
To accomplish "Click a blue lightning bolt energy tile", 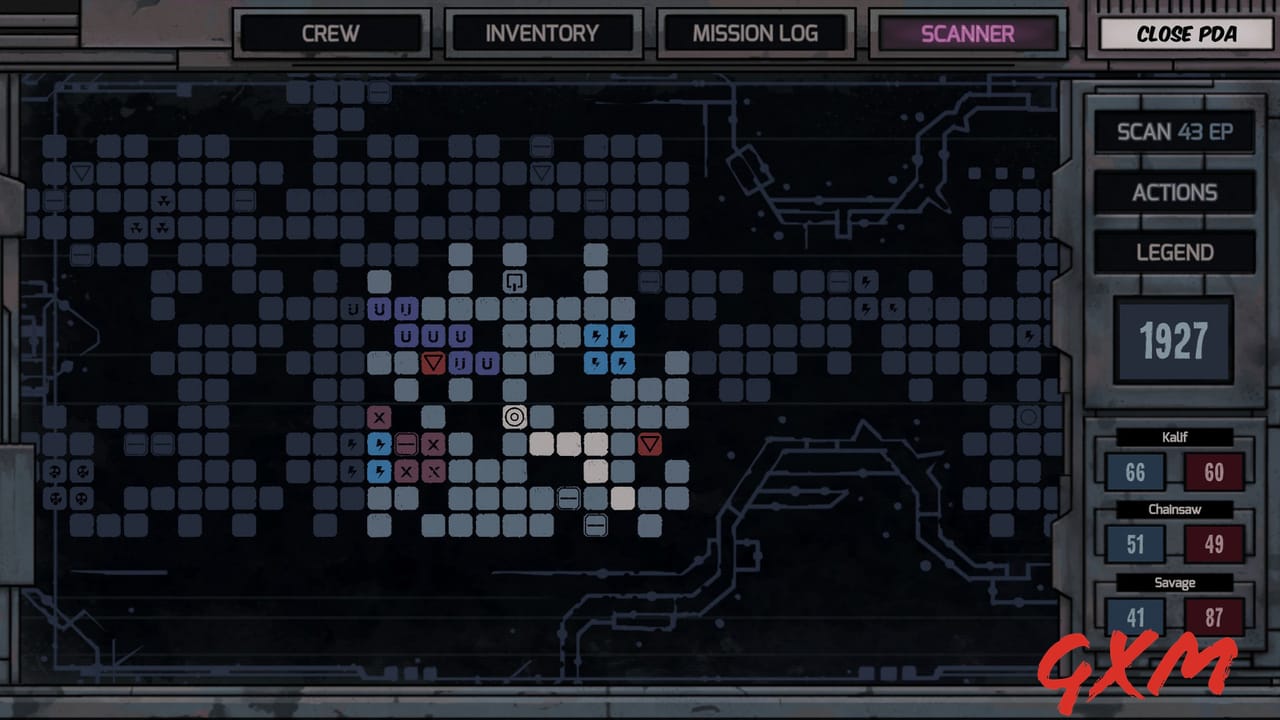I will pos(597,337).
